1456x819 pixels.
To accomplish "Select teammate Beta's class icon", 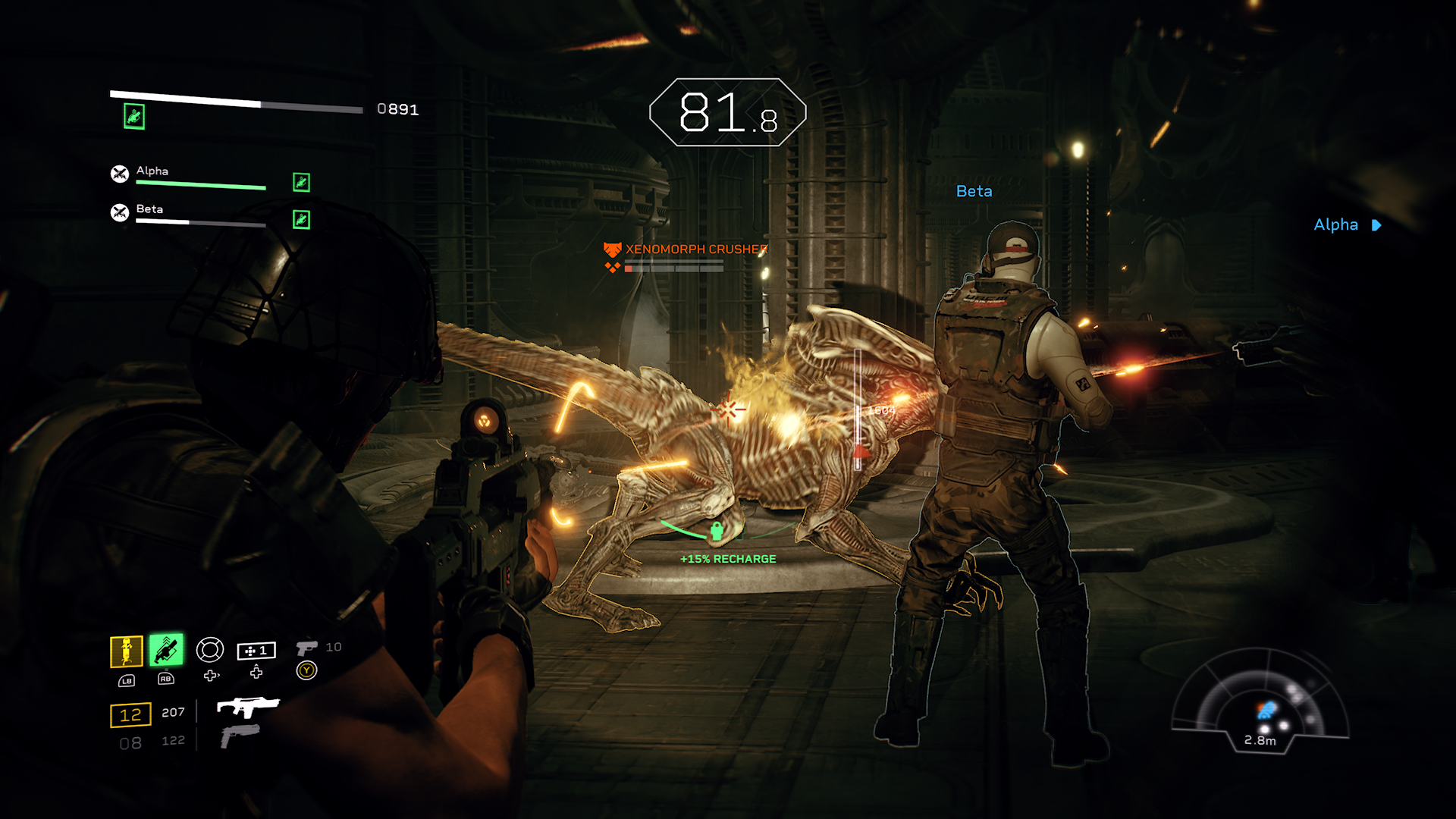I will point(120,213).
